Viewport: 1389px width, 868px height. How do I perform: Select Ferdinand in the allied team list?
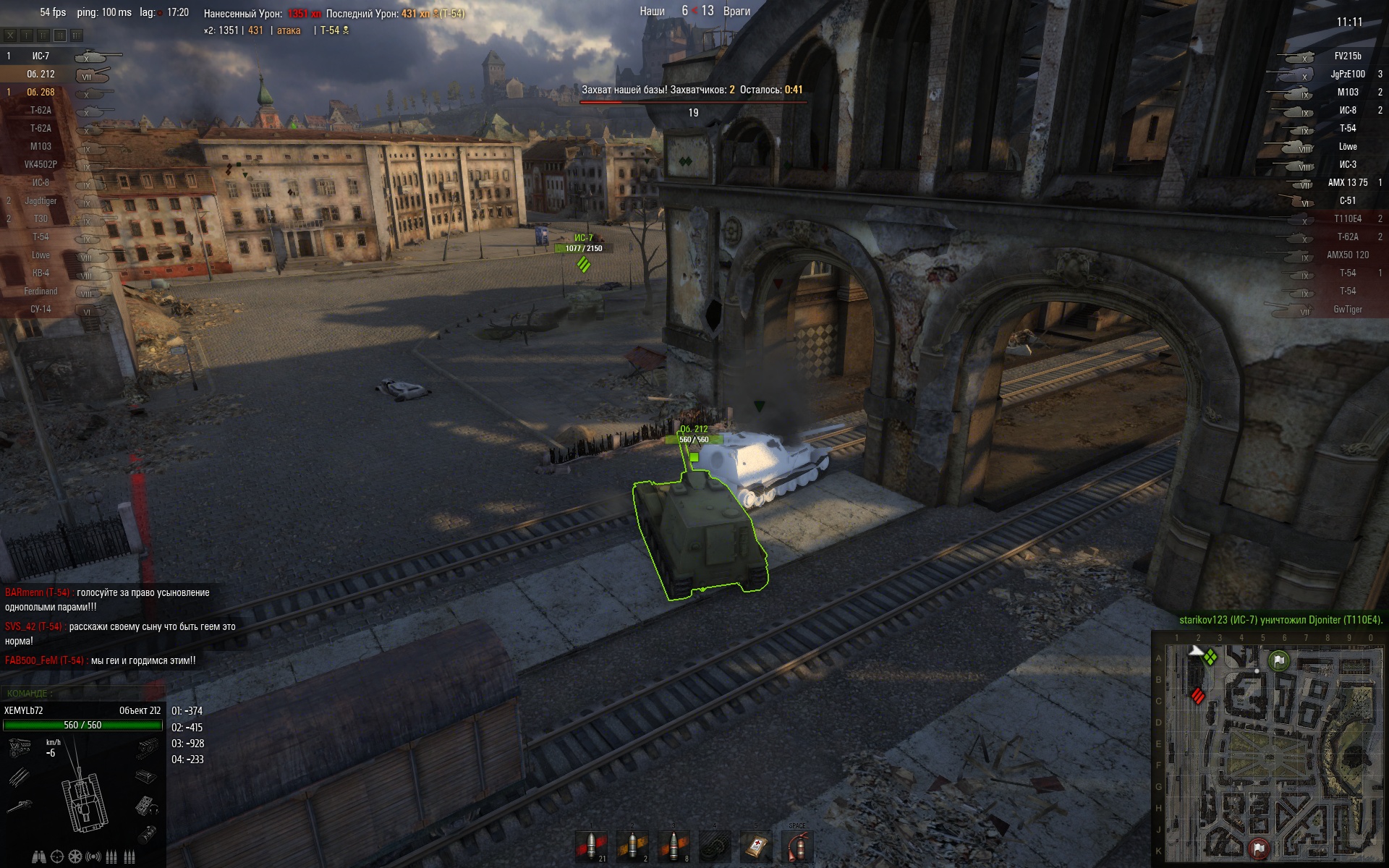41,291
